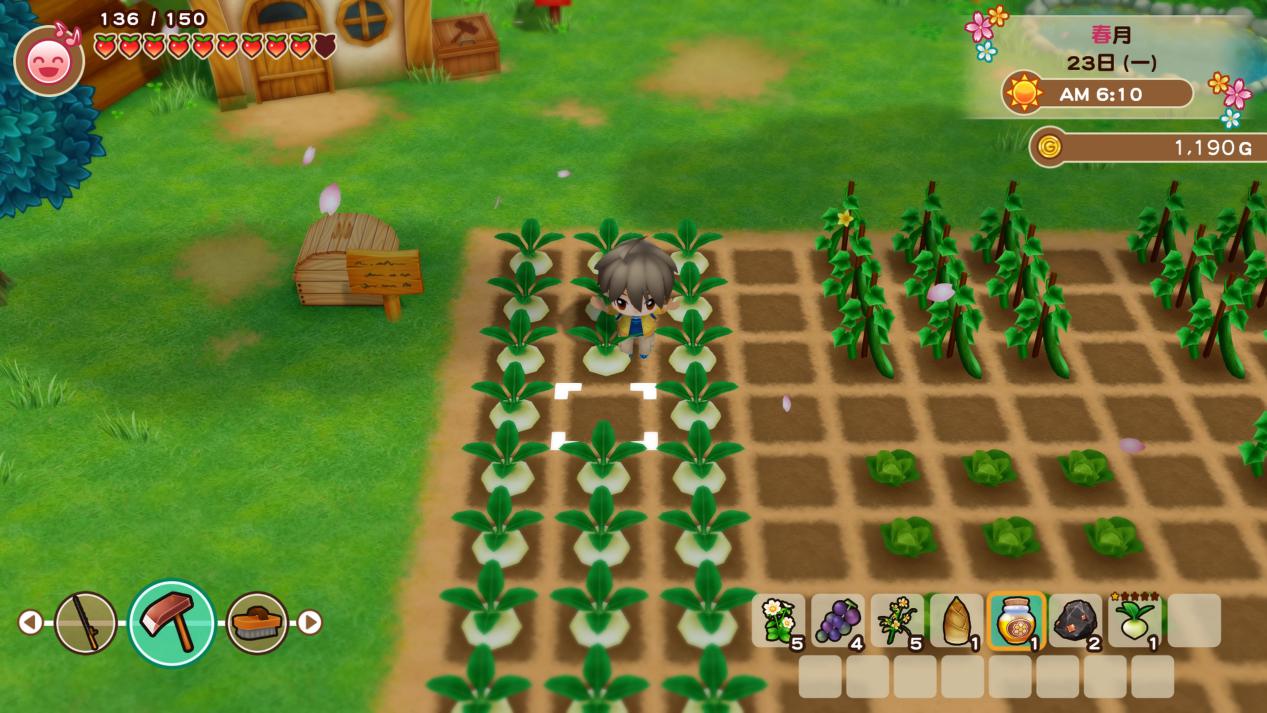Select the white flower item slot
Screen dimensions: 1267x713
[778, 621]
